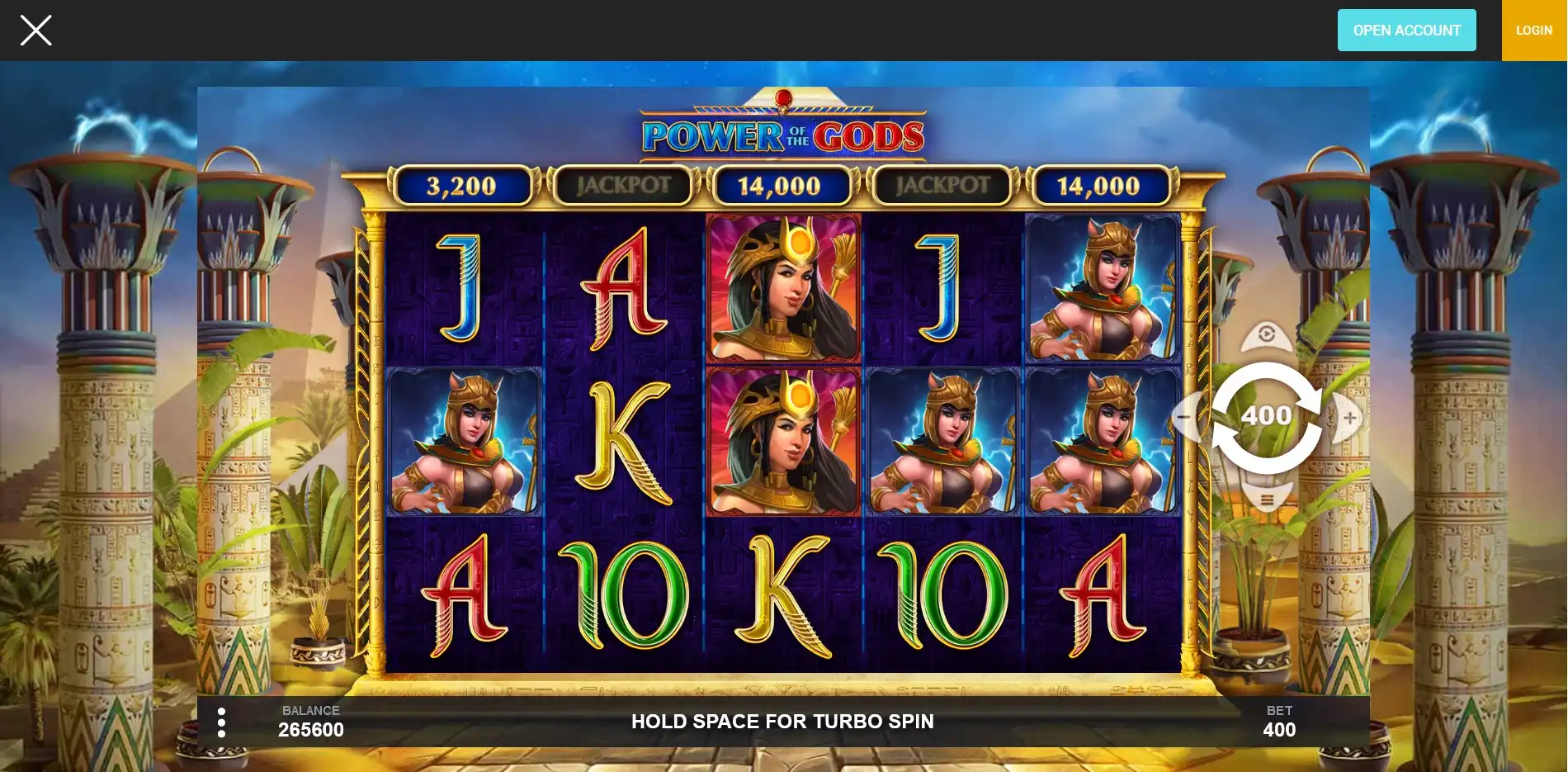
Task: Open the bet menu below the spin button
Action: (x=1266, y=500)
